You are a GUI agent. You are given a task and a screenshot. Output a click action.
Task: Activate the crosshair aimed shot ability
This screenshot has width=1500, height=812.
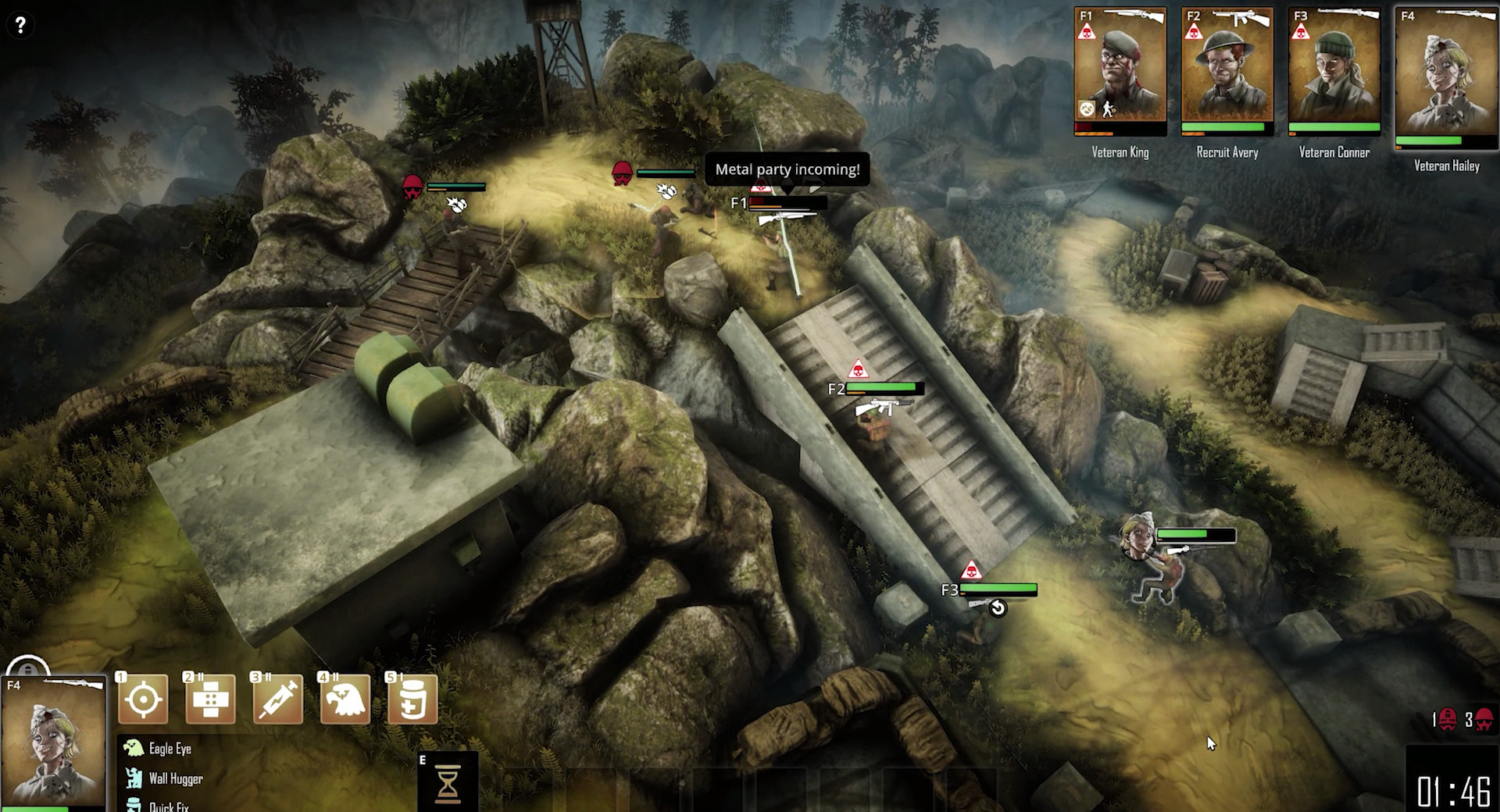144,699
